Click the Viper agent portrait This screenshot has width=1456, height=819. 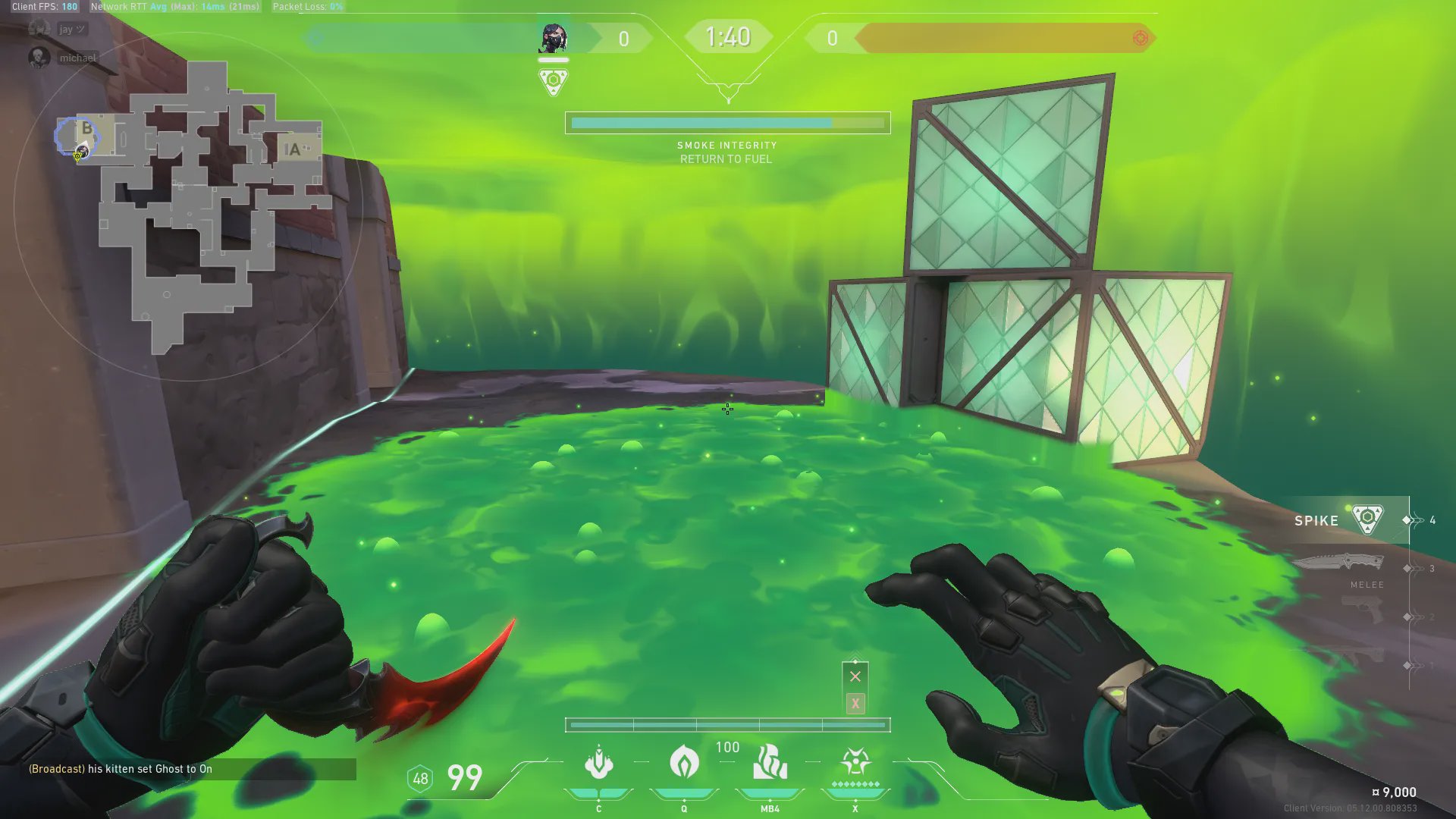click(x=553, y=37)
